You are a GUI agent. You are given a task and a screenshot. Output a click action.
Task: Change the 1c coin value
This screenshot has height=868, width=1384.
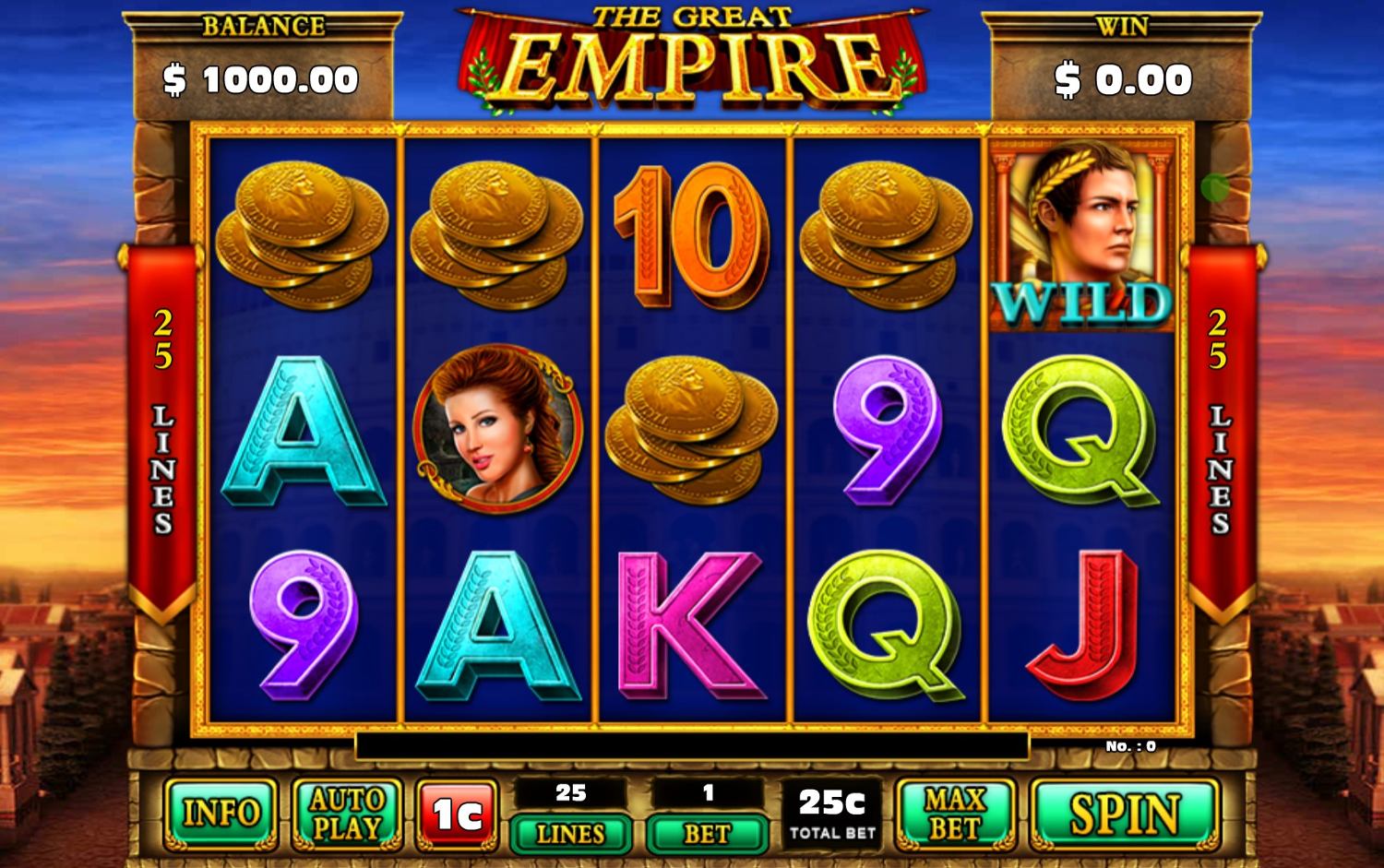click(458, 814)
